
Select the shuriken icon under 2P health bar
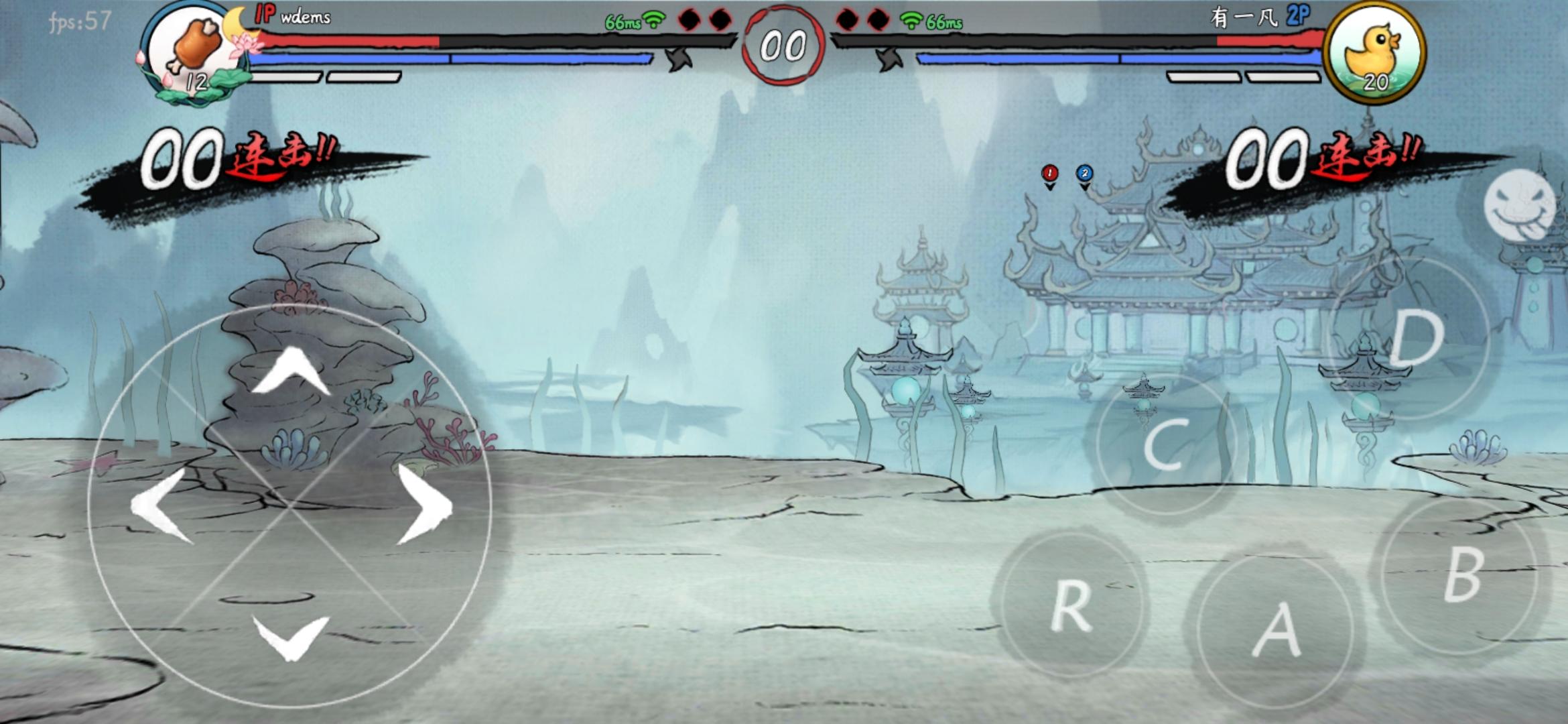(890, 60)
